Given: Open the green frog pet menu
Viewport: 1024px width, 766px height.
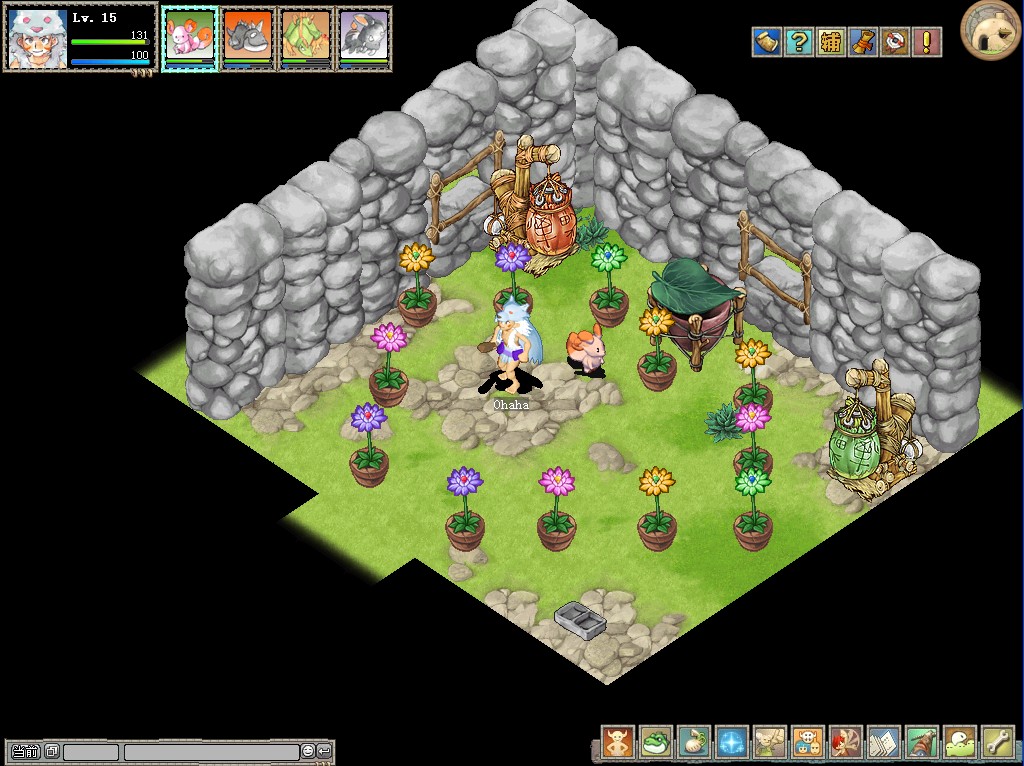Looking at the screenshot, I should pos(656,742).
